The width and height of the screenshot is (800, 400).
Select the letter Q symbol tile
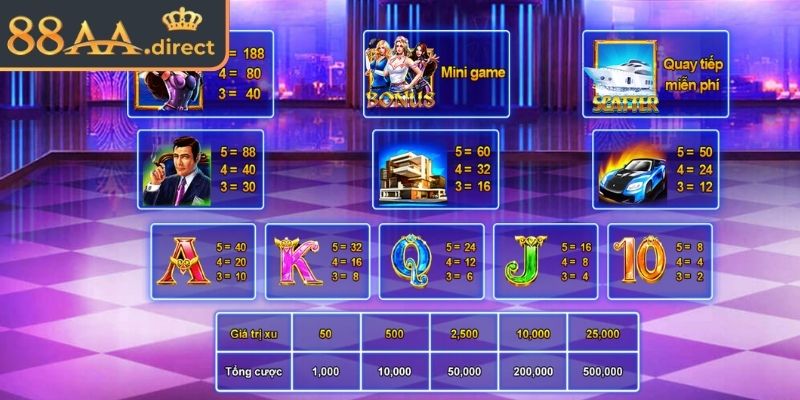[x=432, y=261]
